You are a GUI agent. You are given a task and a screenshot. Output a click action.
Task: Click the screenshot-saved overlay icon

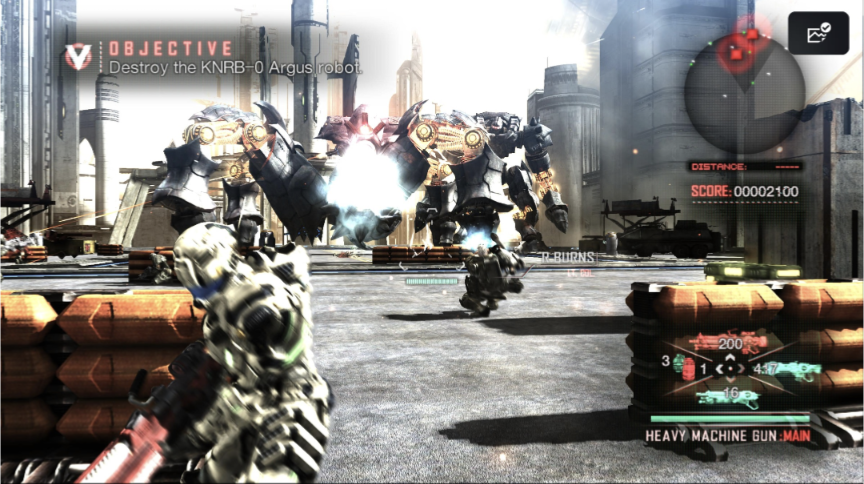click(x=817, y=33)
